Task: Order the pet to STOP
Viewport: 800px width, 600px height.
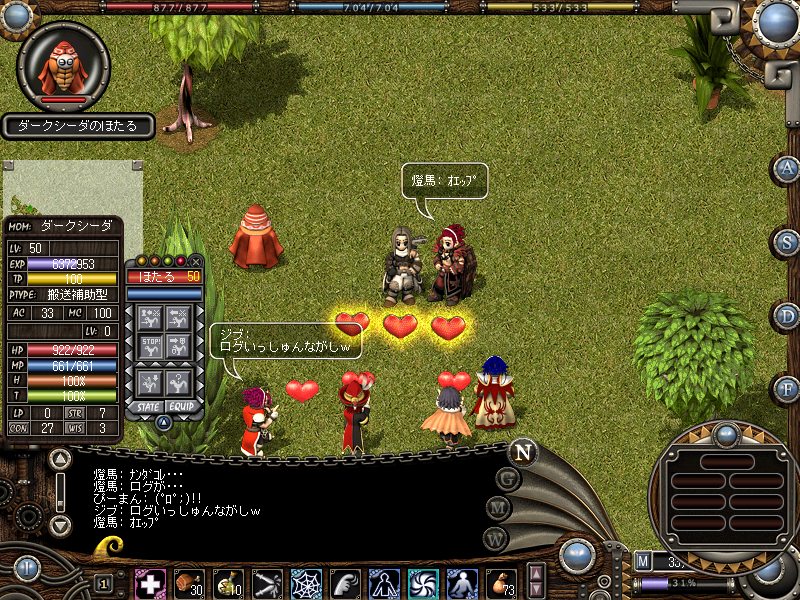Action: click(150, 350)
